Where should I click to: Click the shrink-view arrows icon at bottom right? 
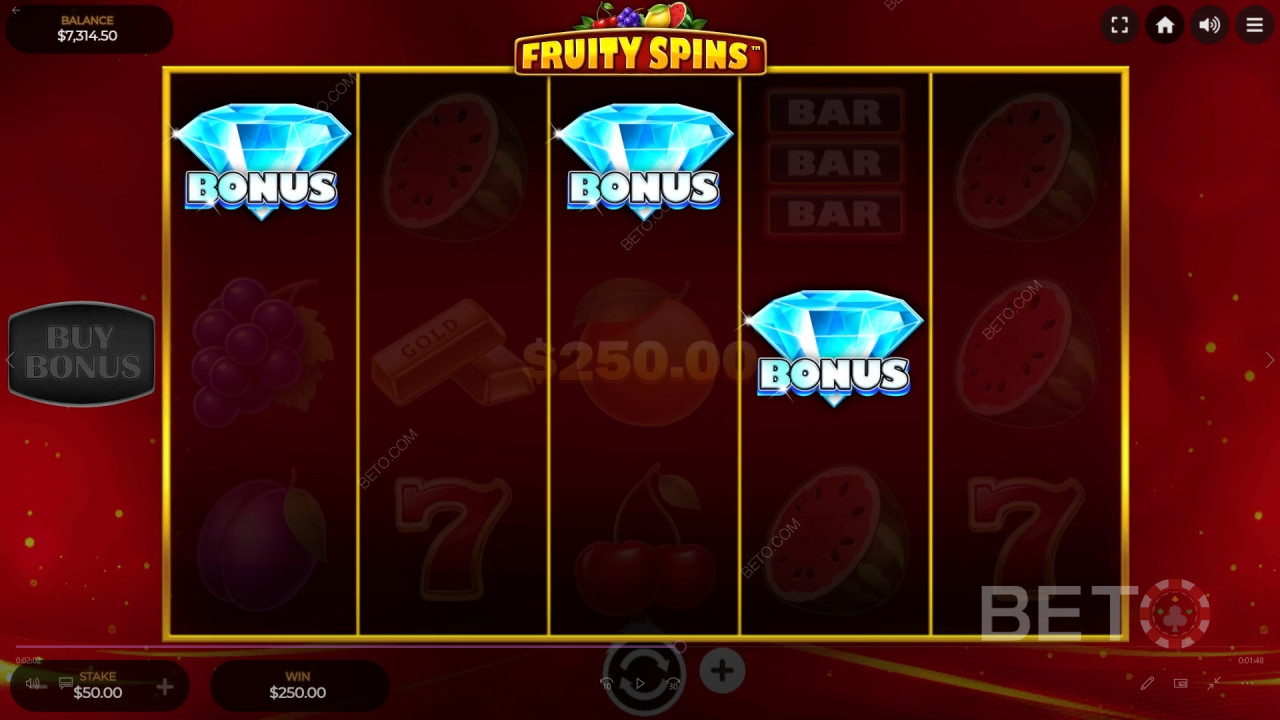coord(1214,683)
